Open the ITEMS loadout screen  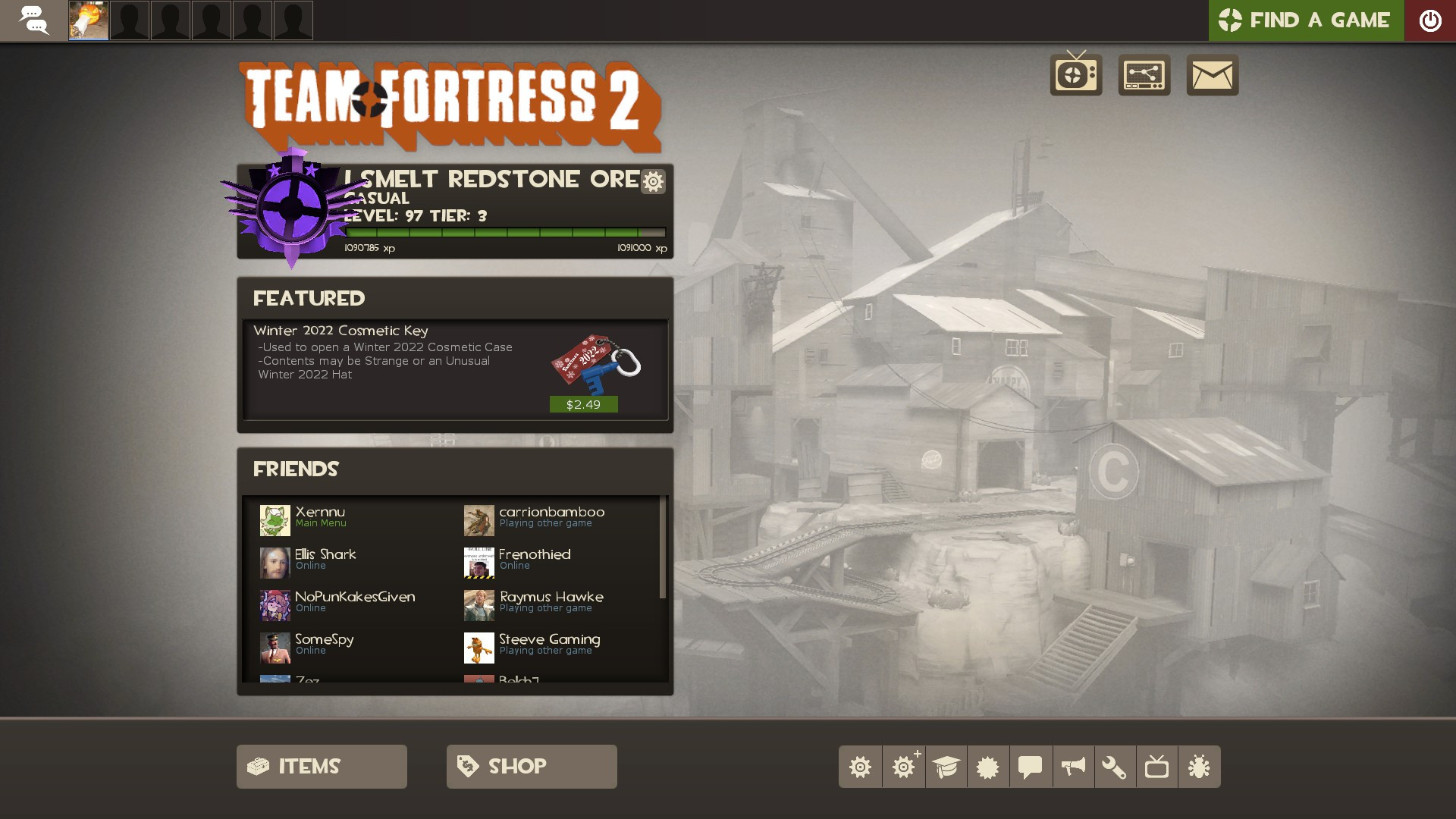tap(321, 766)
